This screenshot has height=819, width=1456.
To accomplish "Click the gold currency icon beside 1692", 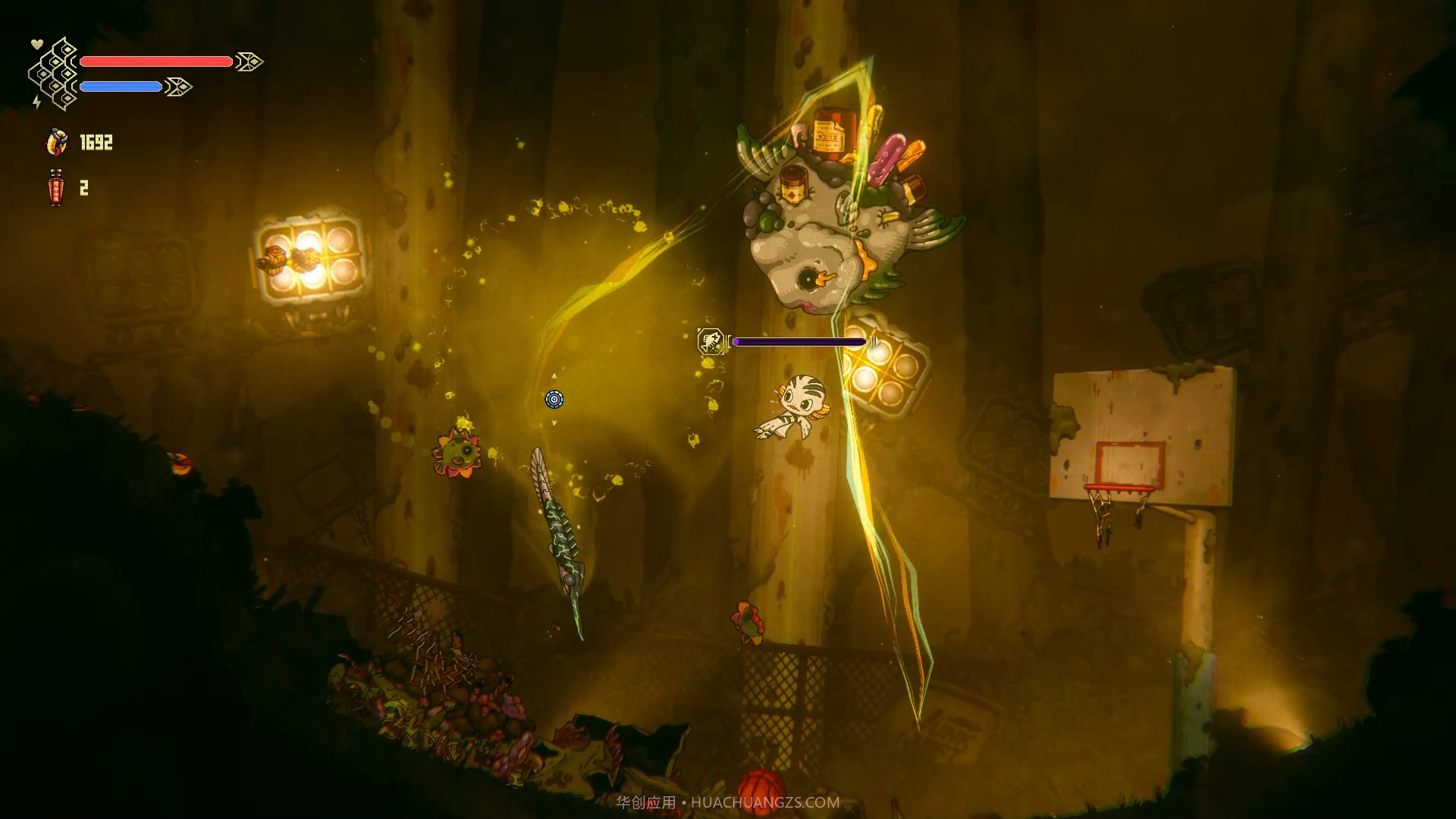I will 57,143.
